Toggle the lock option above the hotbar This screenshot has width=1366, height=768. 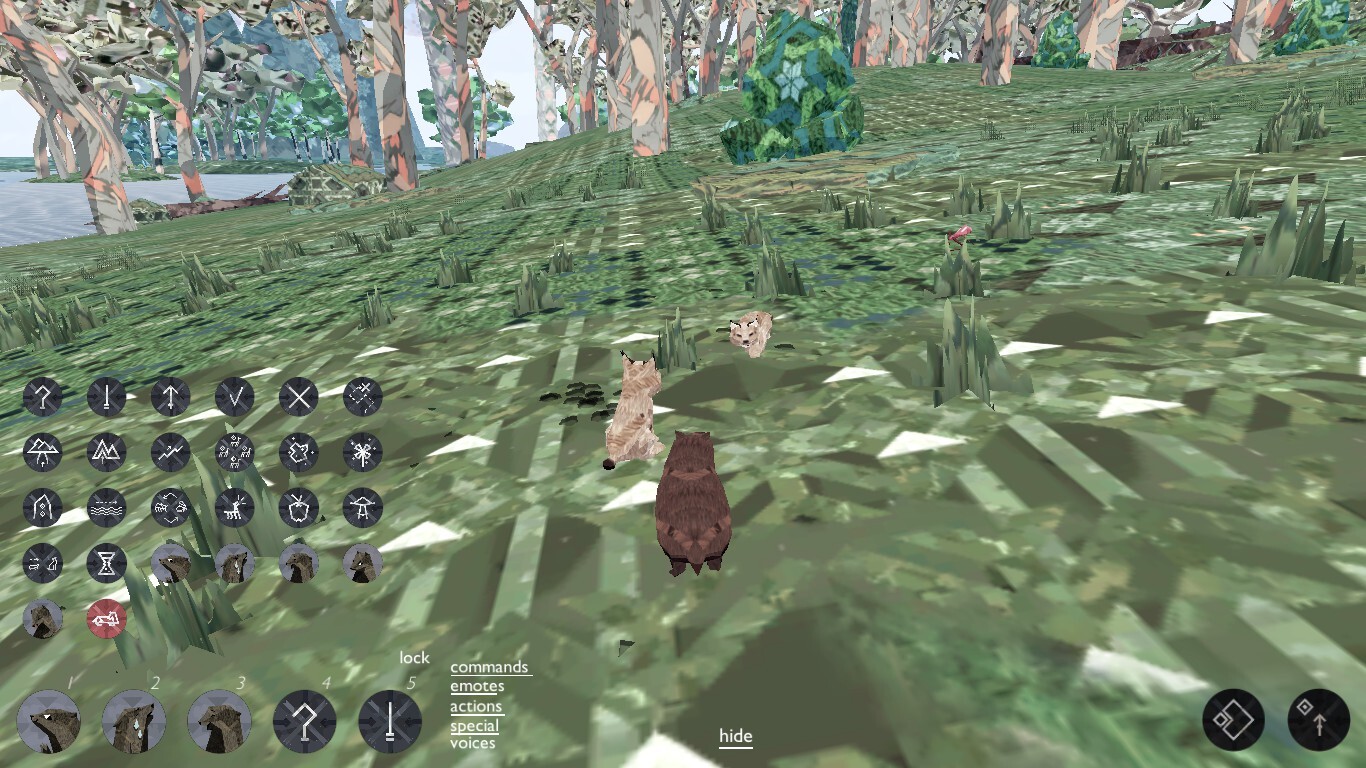pyautogui.click(x=414, y=658)
